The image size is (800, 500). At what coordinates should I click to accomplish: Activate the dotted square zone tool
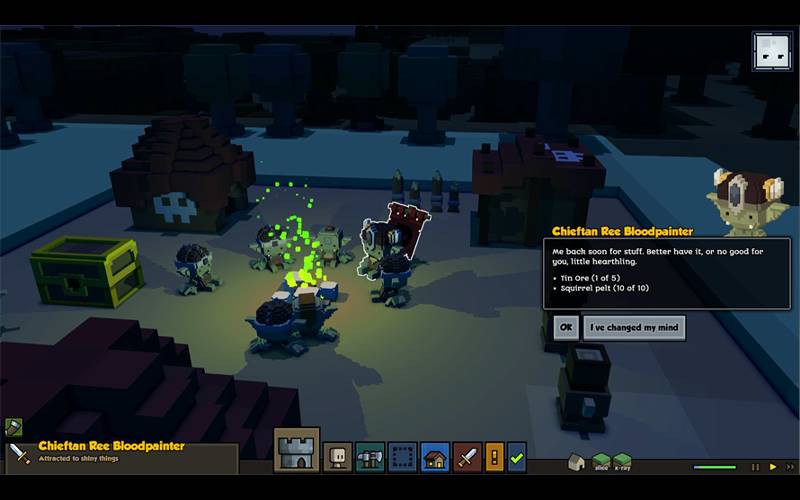(x=402, y=456)
